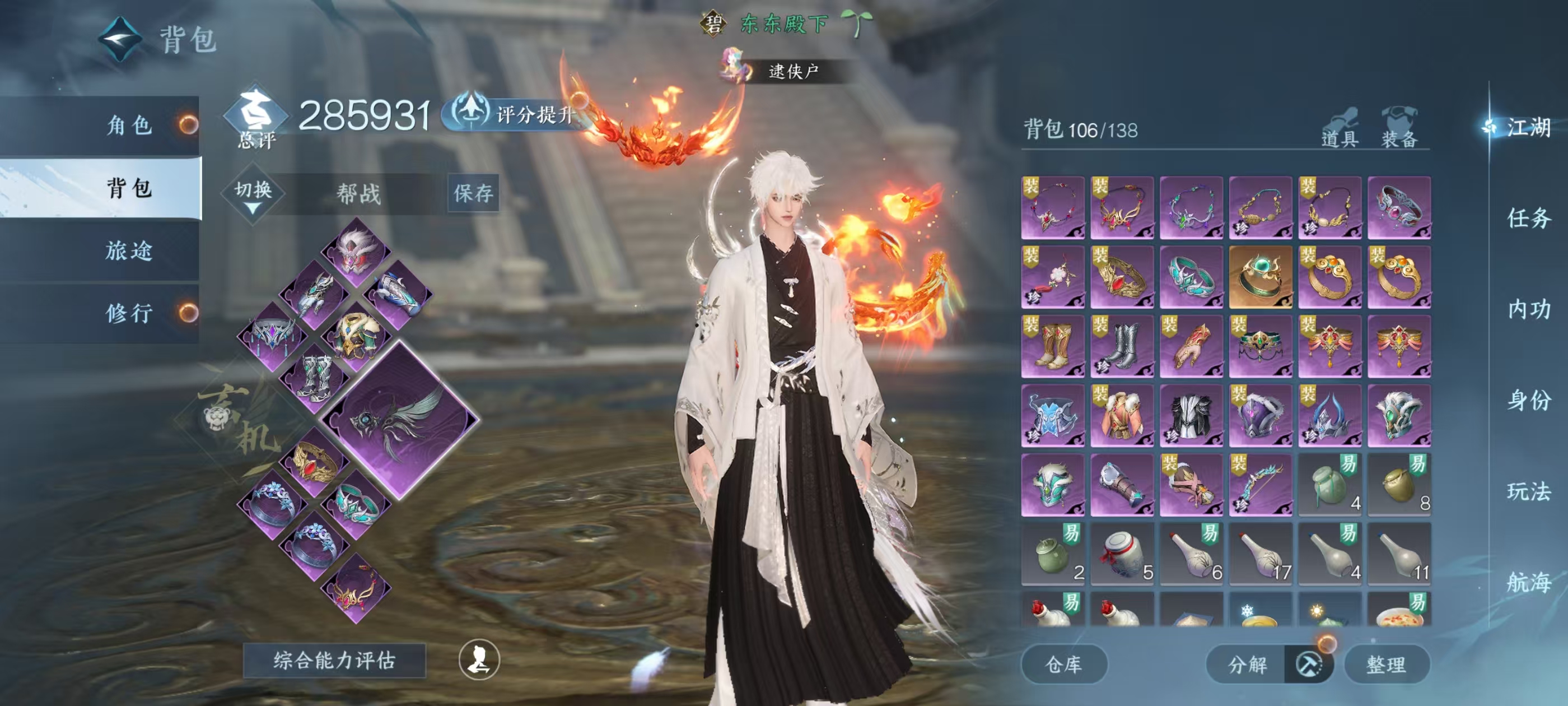Open the 任务 quests menu
The image size is (1568, 706).
tap(1528, 218)
